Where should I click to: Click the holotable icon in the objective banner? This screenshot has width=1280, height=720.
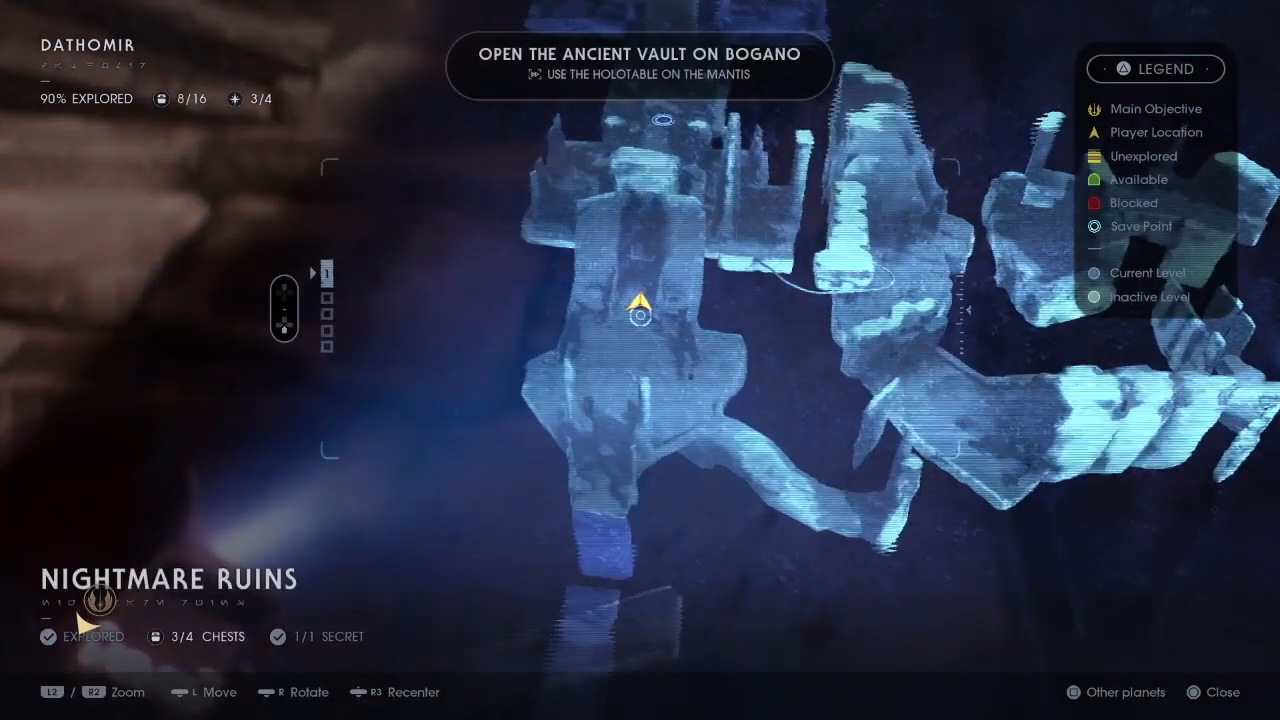tap(536, 74)
